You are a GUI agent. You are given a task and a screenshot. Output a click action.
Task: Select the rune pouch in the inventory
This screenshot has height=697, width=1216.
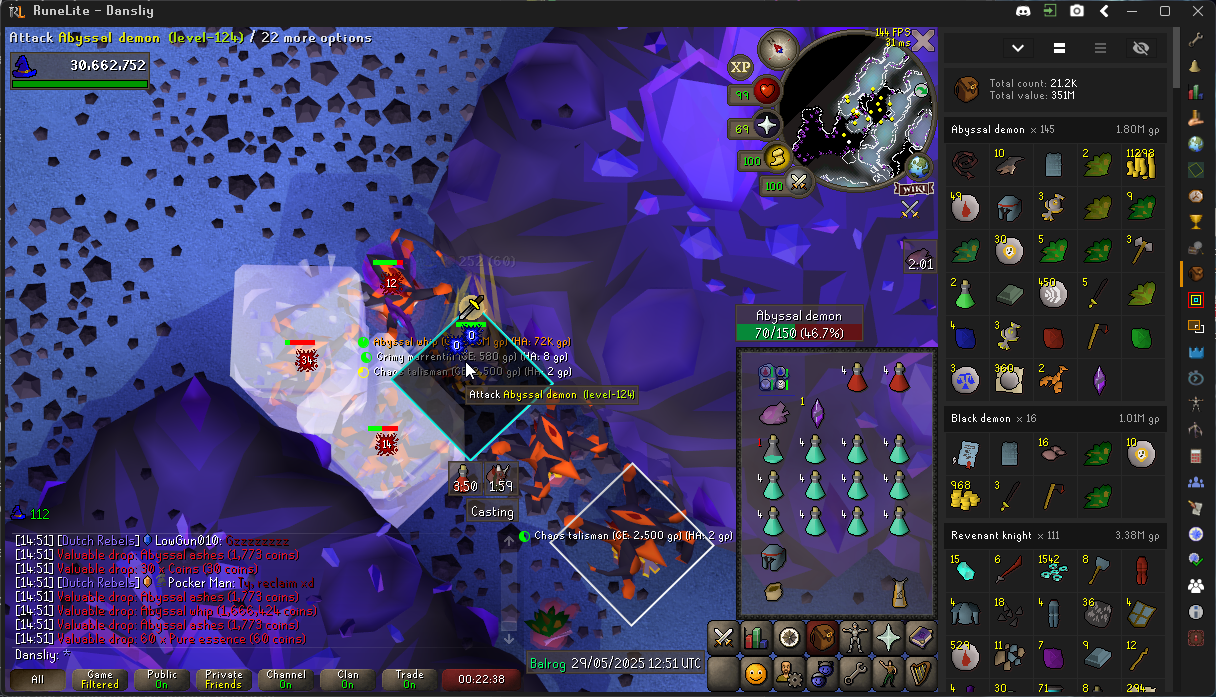[x=772, y=378]
